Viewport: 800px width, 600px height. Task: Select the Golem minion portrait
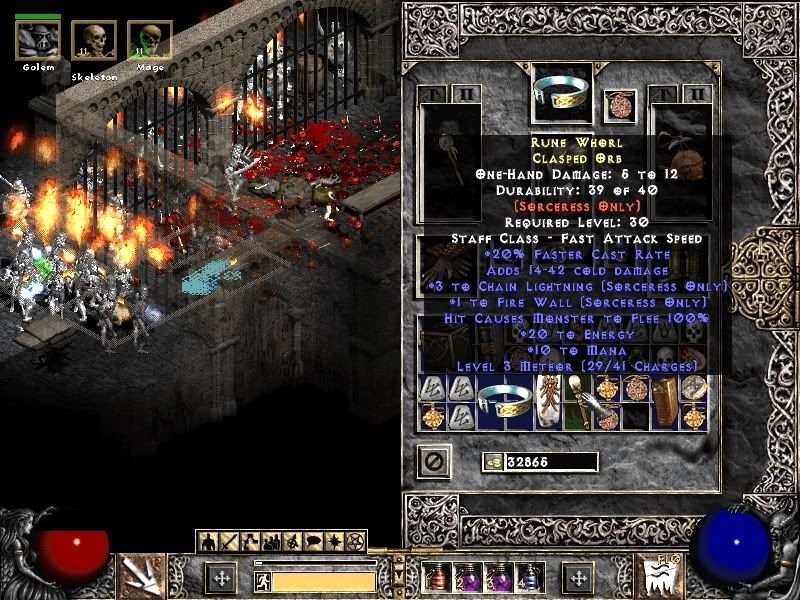[38, 40]
